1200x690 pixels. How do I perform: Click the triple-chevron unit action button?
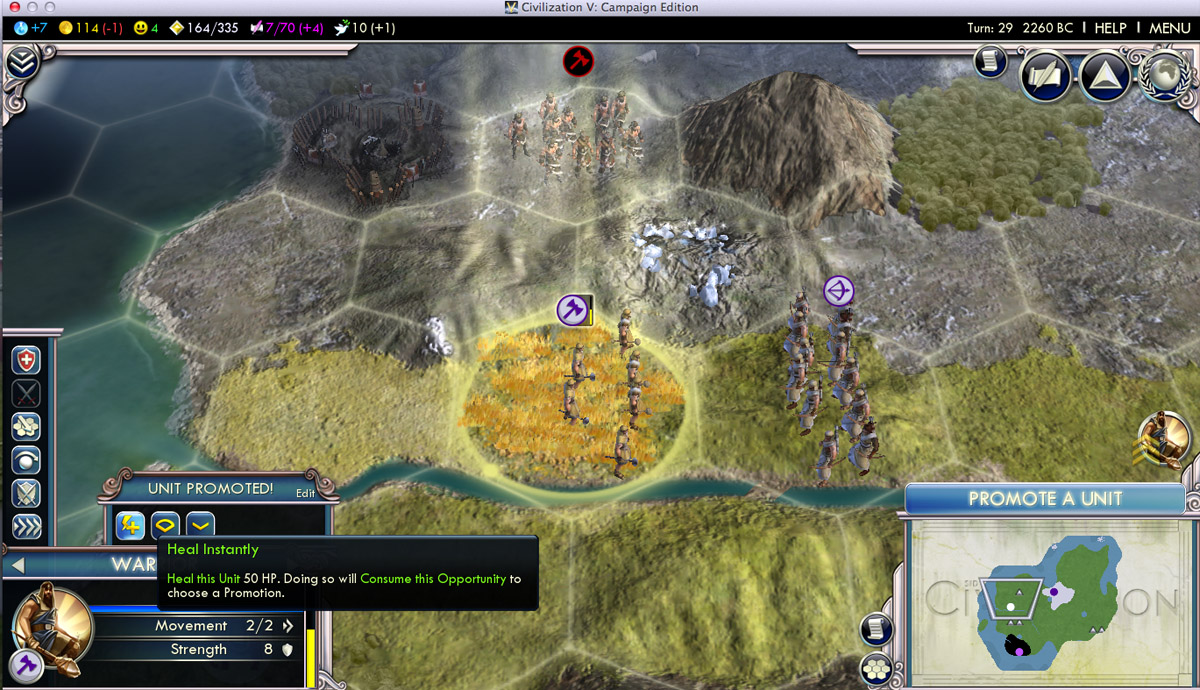tap(26, 527)
